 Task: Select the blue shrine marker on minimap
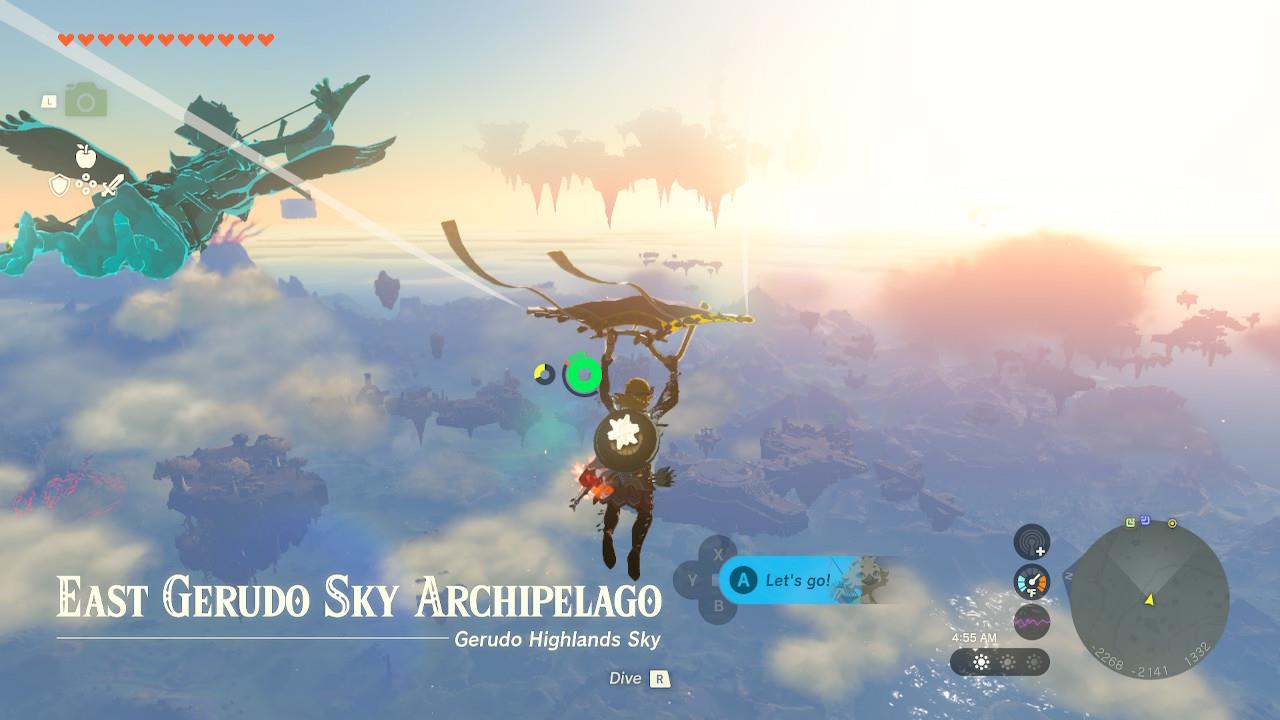point(1145,520)
